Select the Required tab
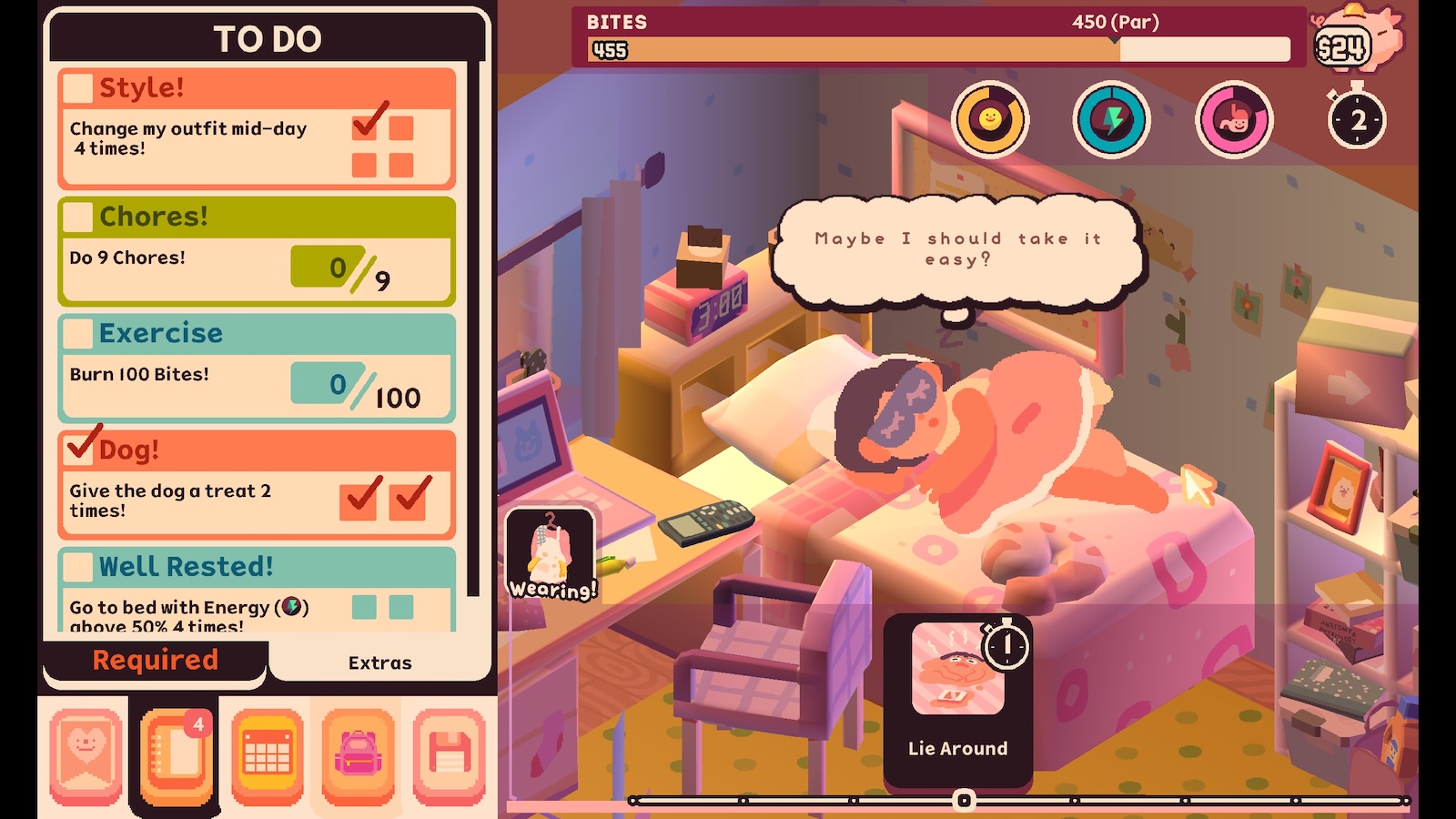This screenshot has height=819, width=1456. [x=156, y=661]
